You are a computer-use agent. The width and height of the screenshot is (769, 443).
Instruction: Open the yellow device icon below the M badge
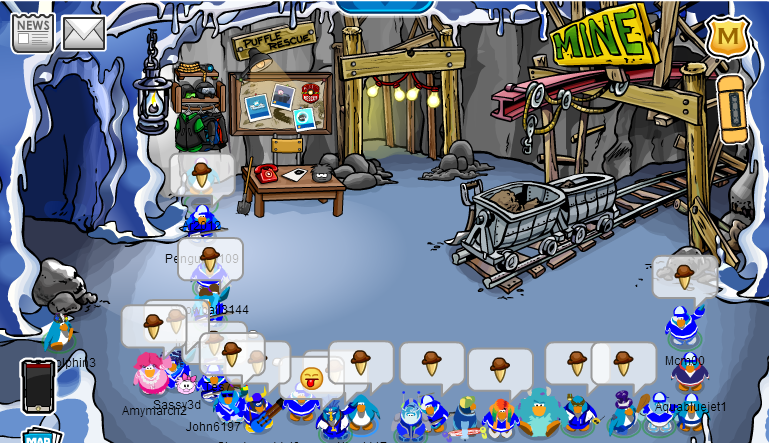(732, 109)
